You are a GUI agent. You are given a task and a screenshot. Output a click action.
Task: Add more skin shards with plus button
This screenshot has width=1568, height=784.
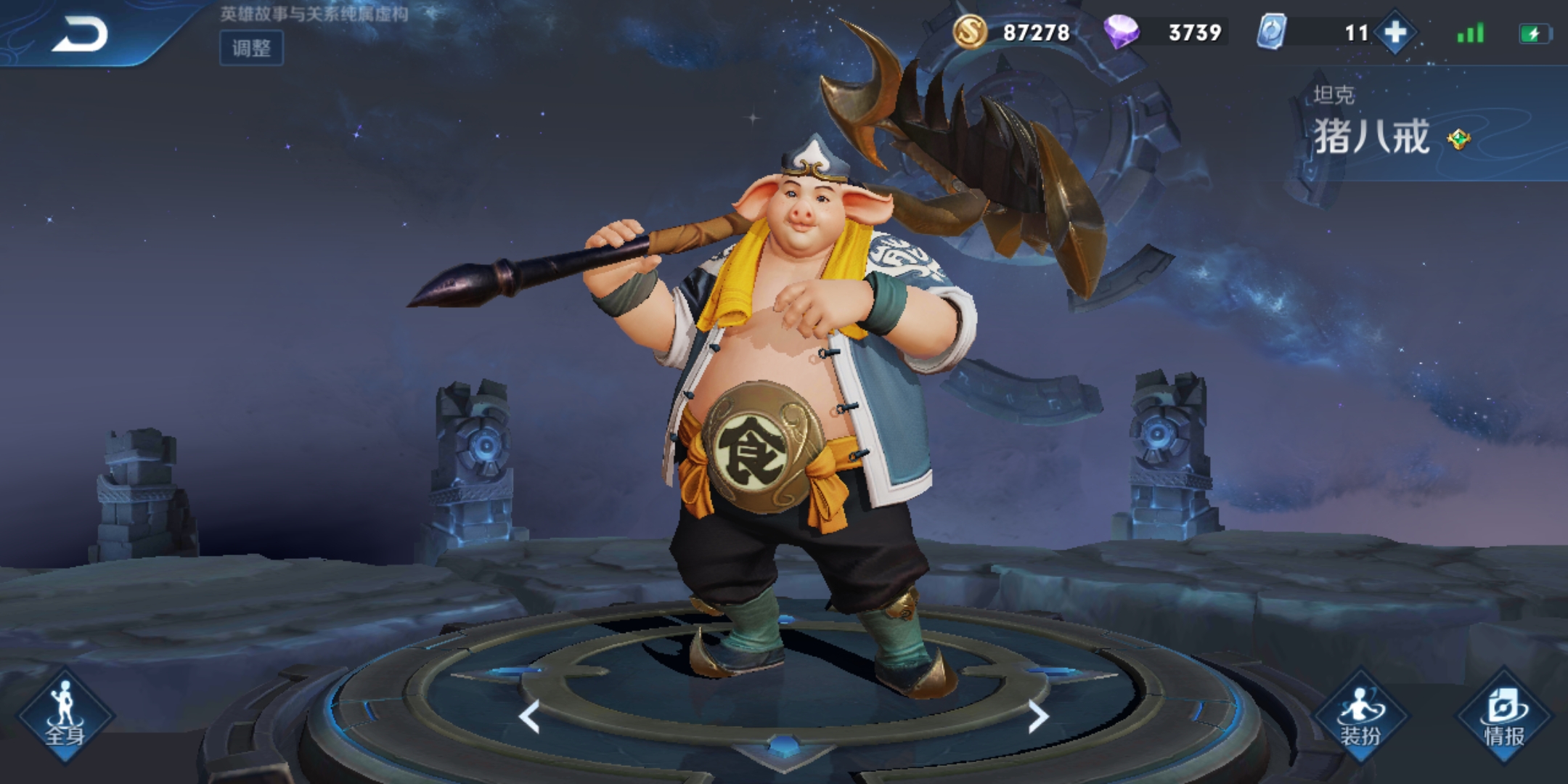1395,33
